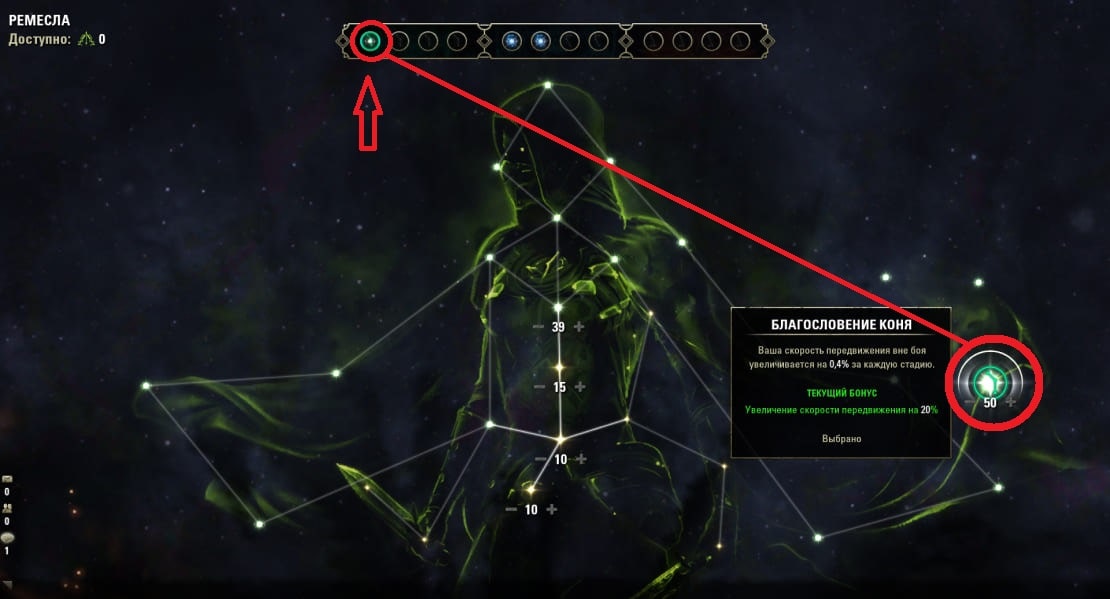Remove a point from the 39-point star

coord(539,327)
